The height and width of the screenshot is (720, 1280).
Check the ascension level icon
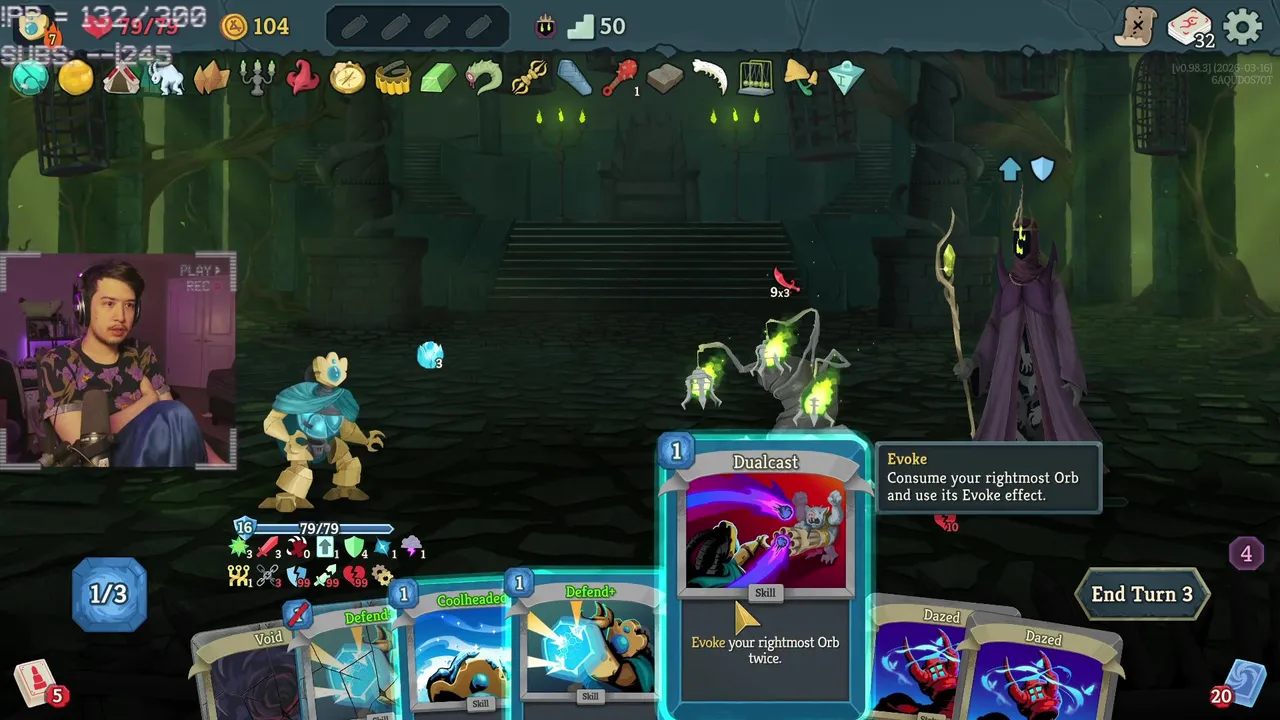click(545, 27)
